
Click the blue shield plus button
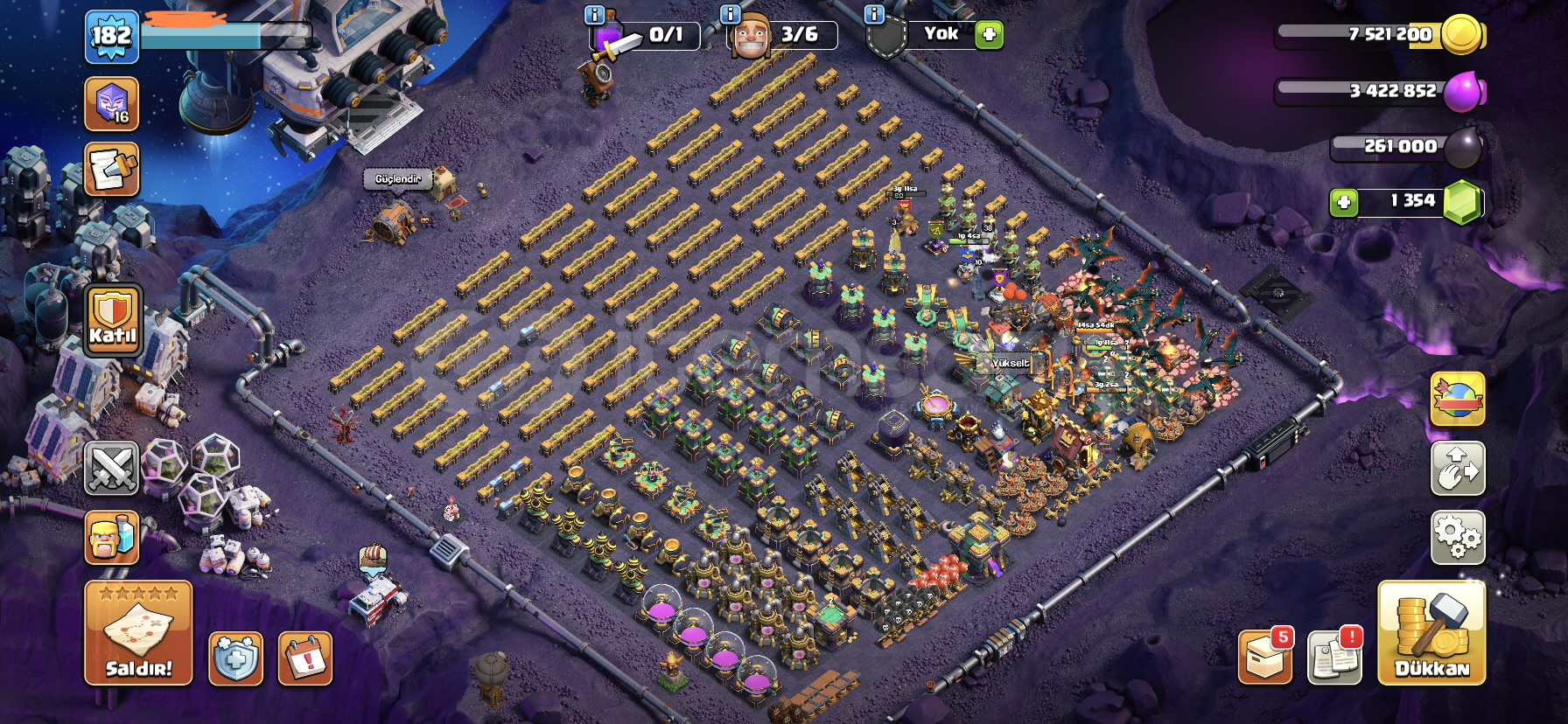(x=235, y=658)
